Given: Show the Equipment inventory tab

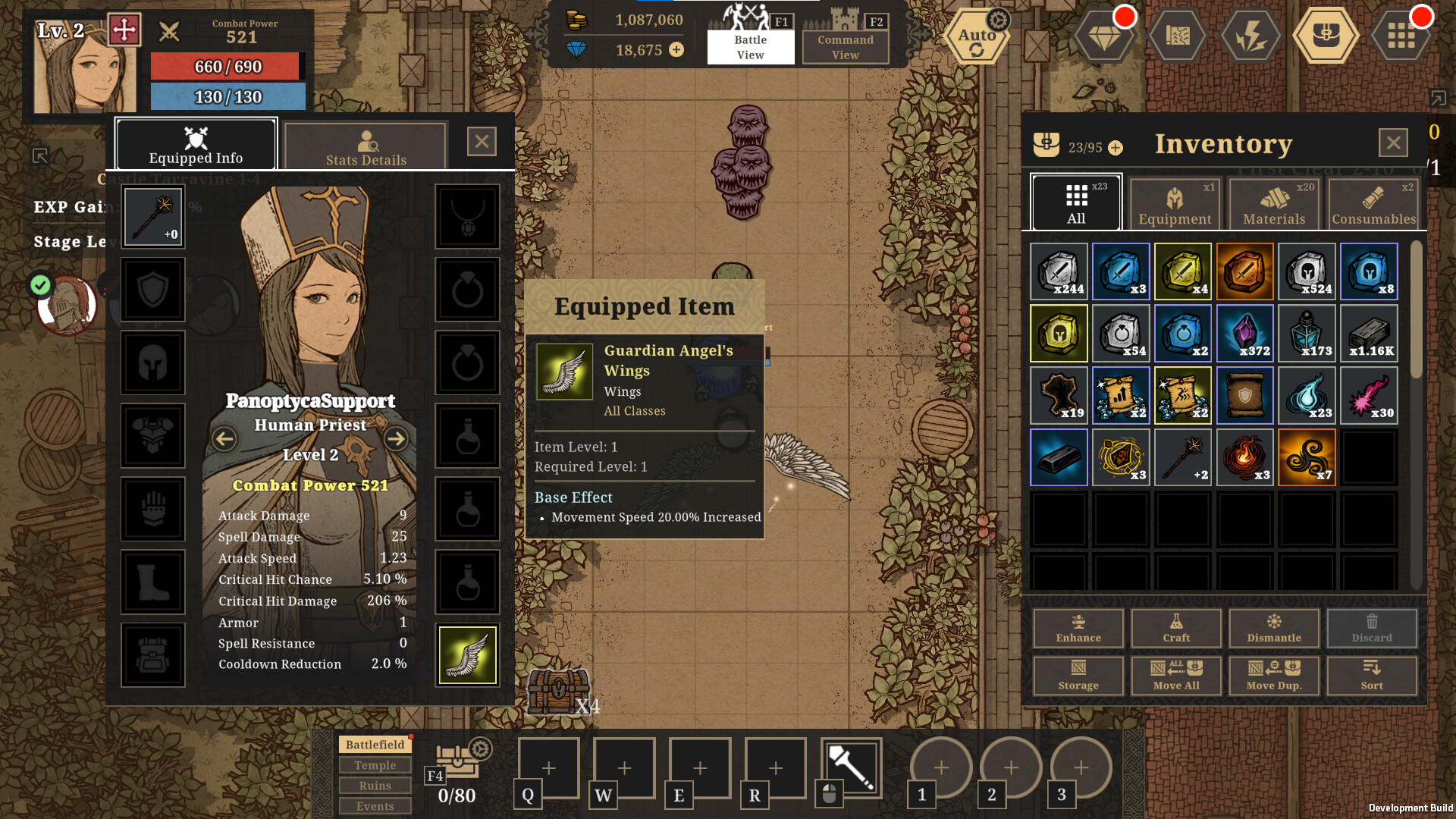Looking at the screenshot, I should point(1175,203).
